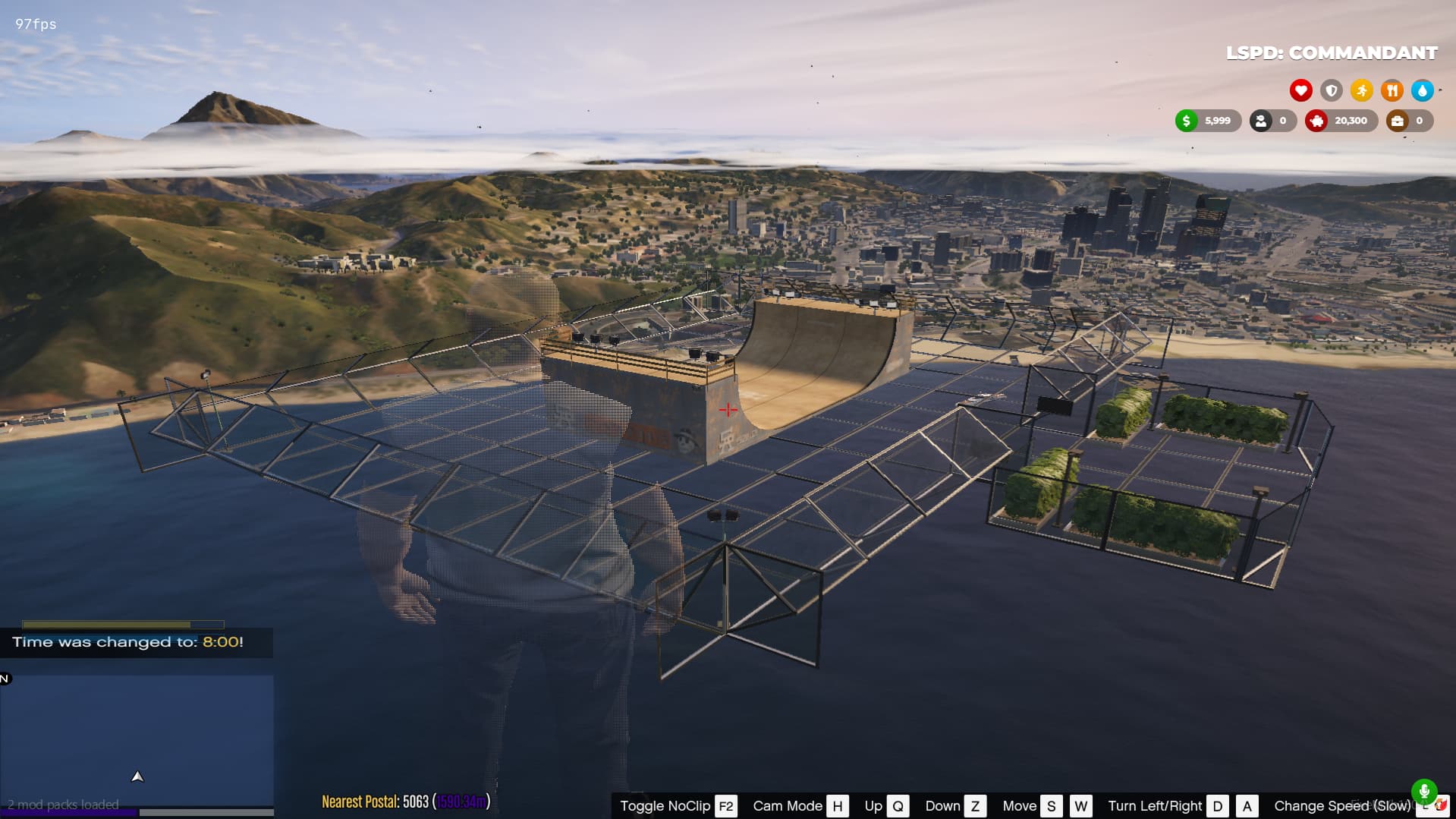This screenshot has width=1456, height=819.
Task: Click the dark player ID badge icon
Action: [1260, 120]
